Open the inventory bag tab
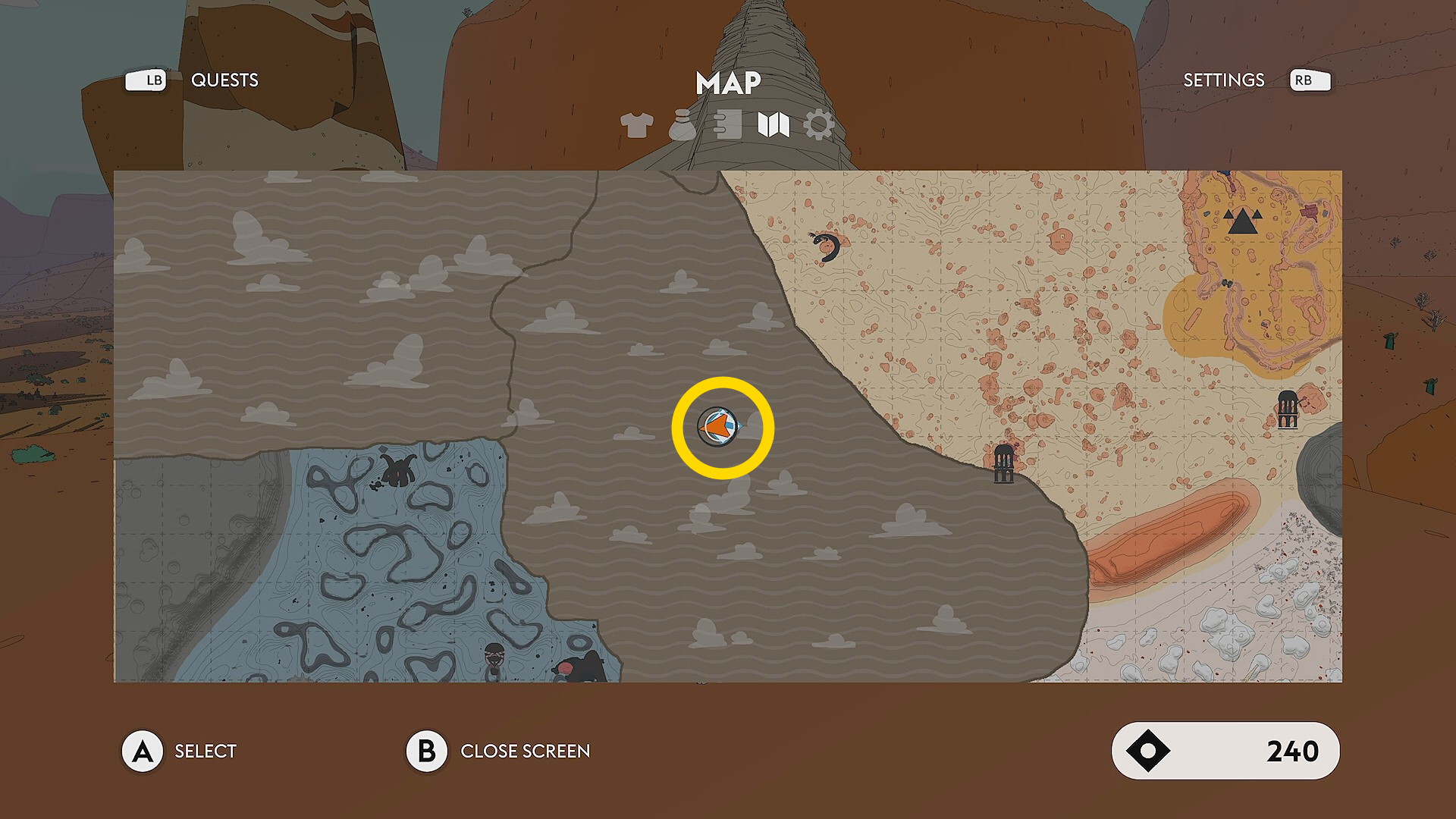 [x=682, y=125]
